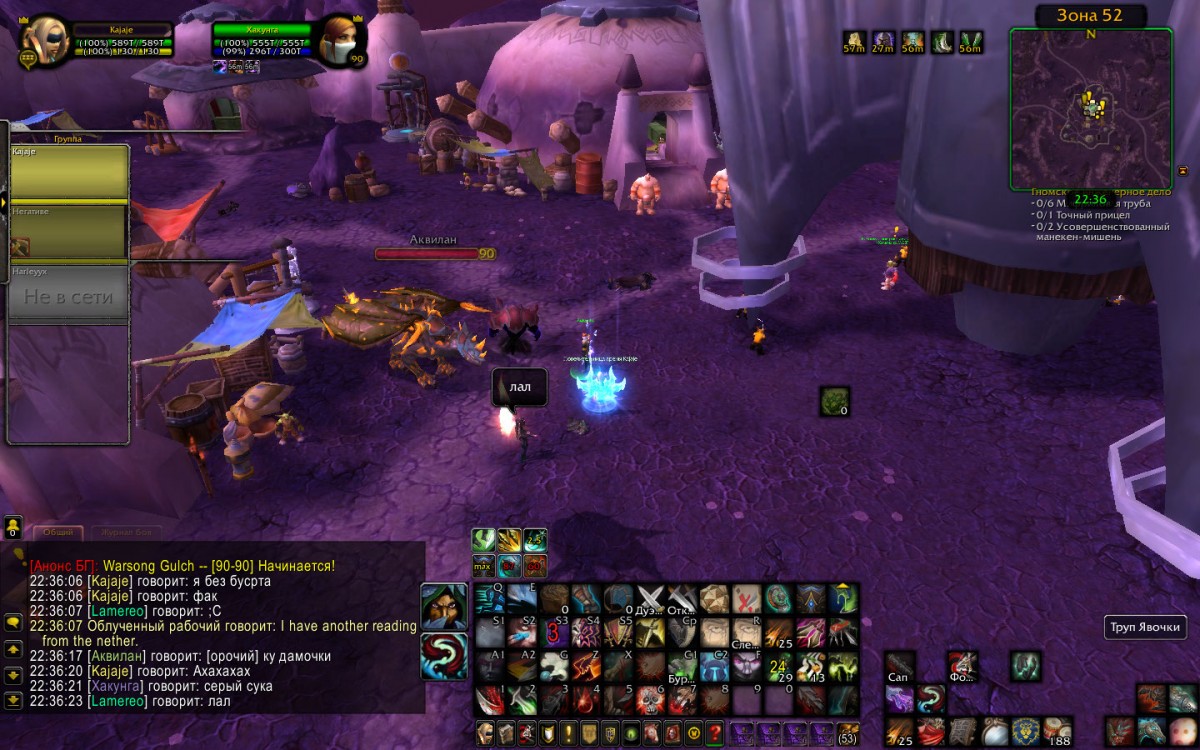Image resolution: width=1200 pixels, height=750 pixels.
Task: Open the yellow exclamation quest log button
Action: coord(567,732)
